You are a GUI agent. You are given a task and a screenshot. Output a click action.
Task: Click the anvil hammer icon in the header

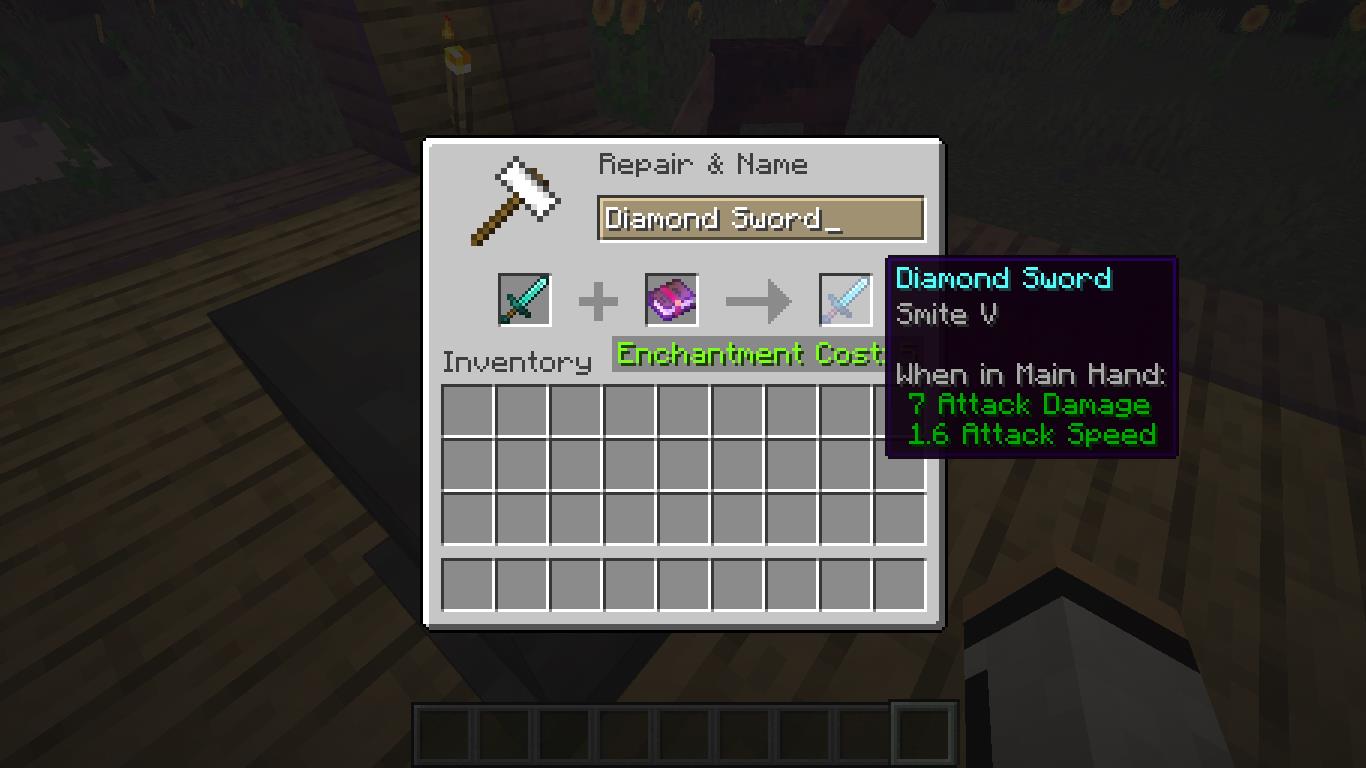coord(515,197)
